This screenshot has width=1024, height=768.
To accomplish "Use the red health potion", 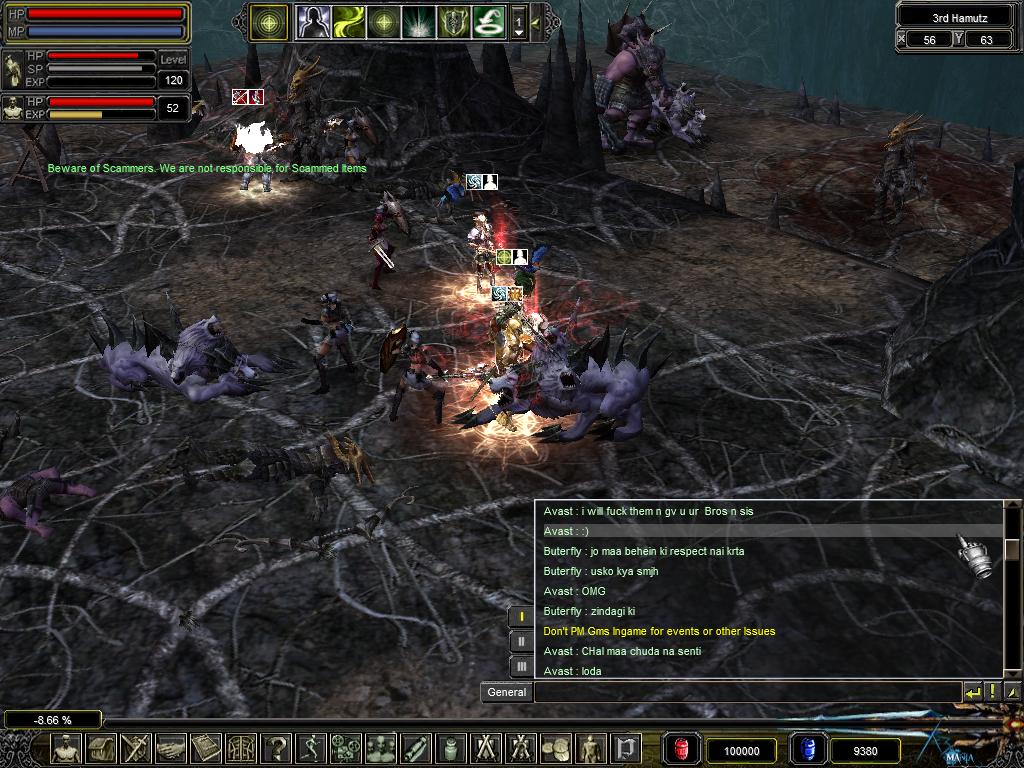I will pyautogui.click(x=681, y=749).
